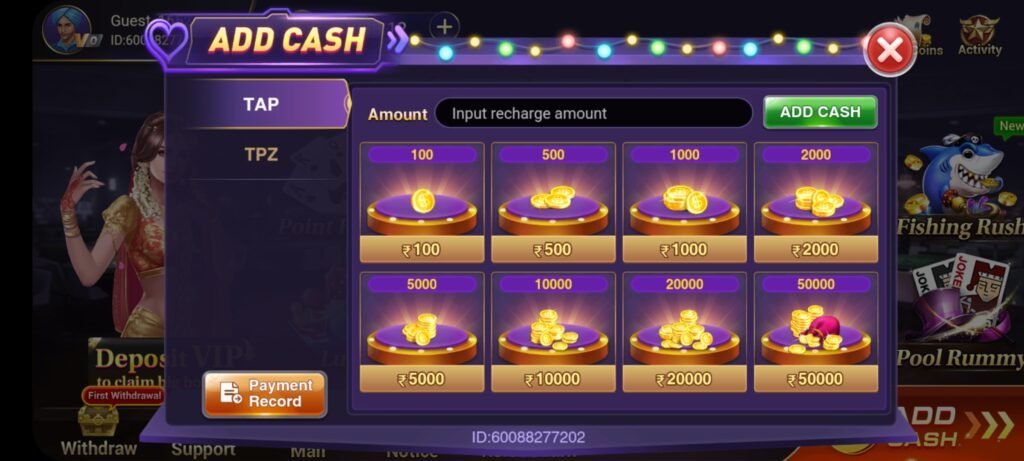Select the ₹2000 coin package

pos(816,203)
